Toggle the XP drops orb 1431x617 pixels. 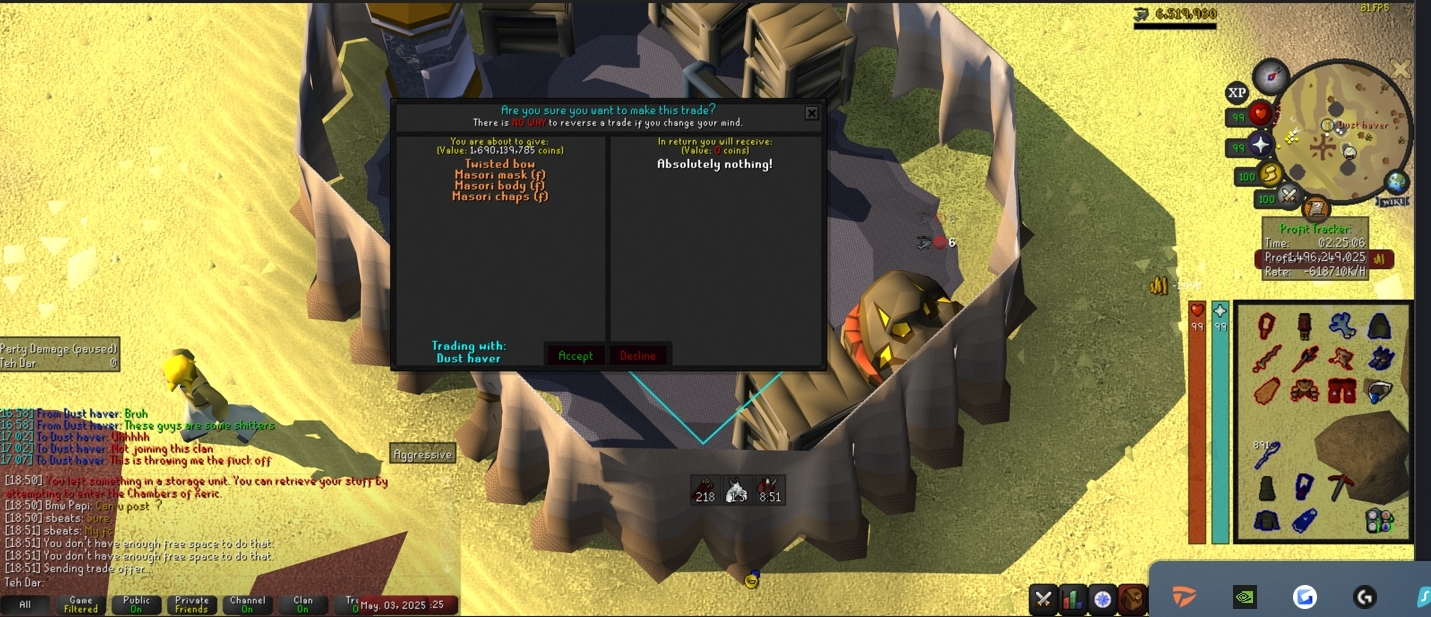pos(1237,93)
